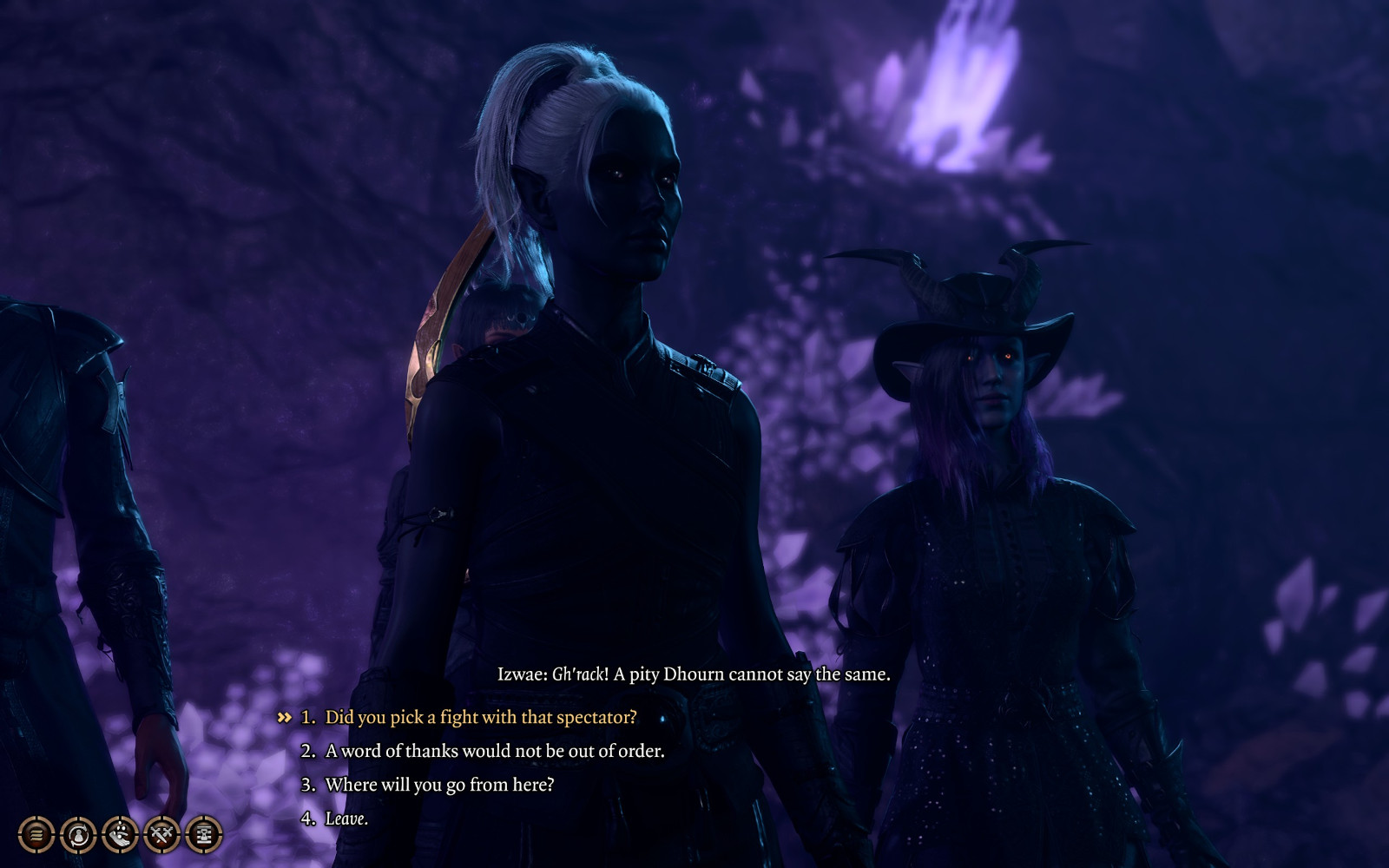Choose the Leave dialogue option
1389x868 pixels.
click(x=346, y=819)
